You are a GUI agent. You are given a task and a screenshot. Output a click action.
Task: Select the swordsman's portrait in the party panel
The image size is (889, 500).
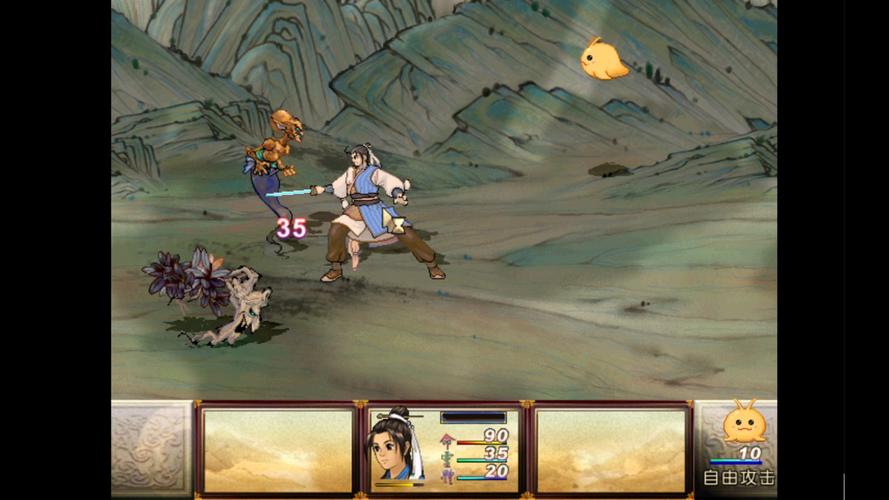395,447
